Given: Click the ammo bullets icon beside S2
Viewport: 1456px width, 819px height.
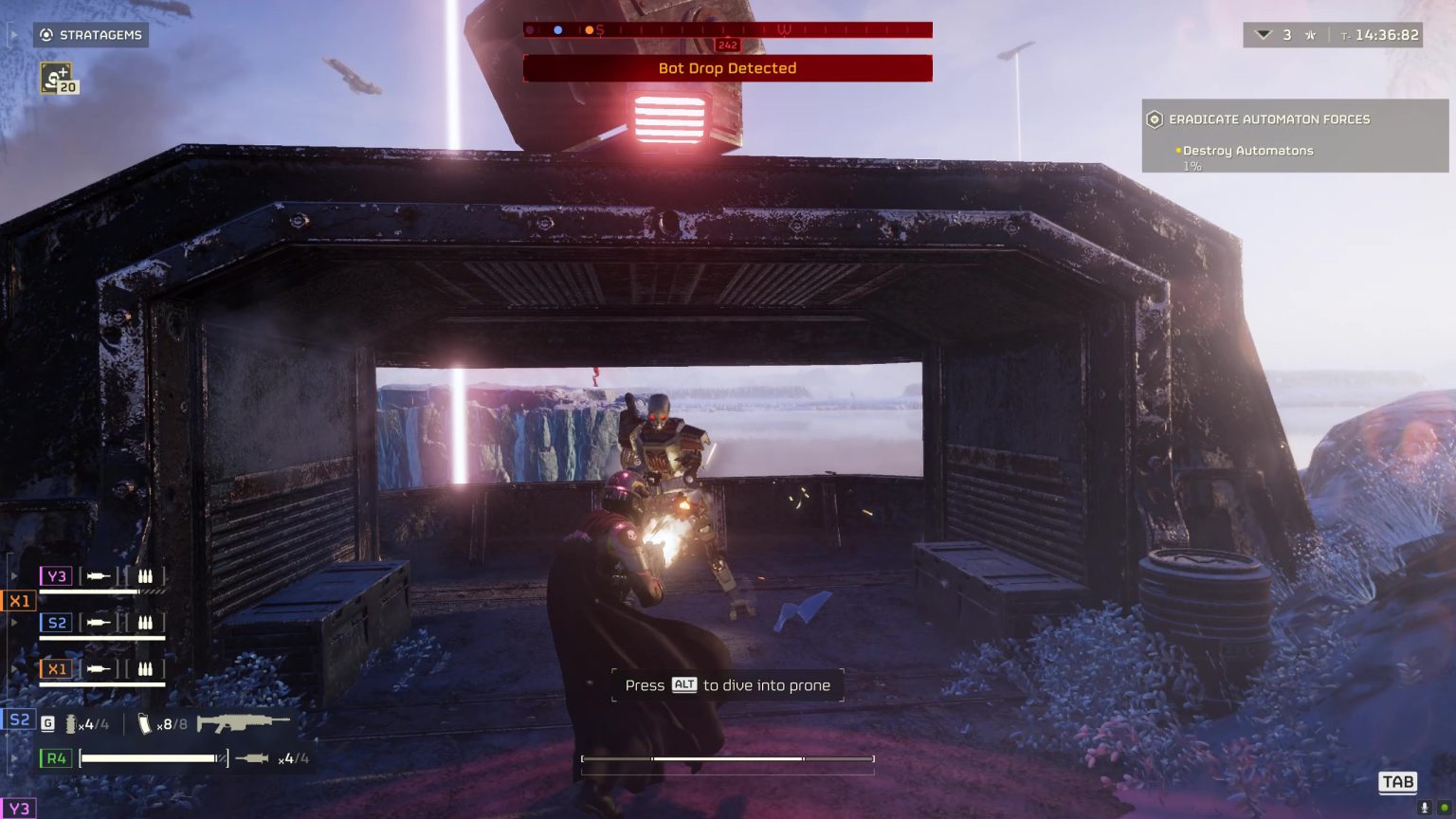Looking at the screenshot, I should [147, 623].
